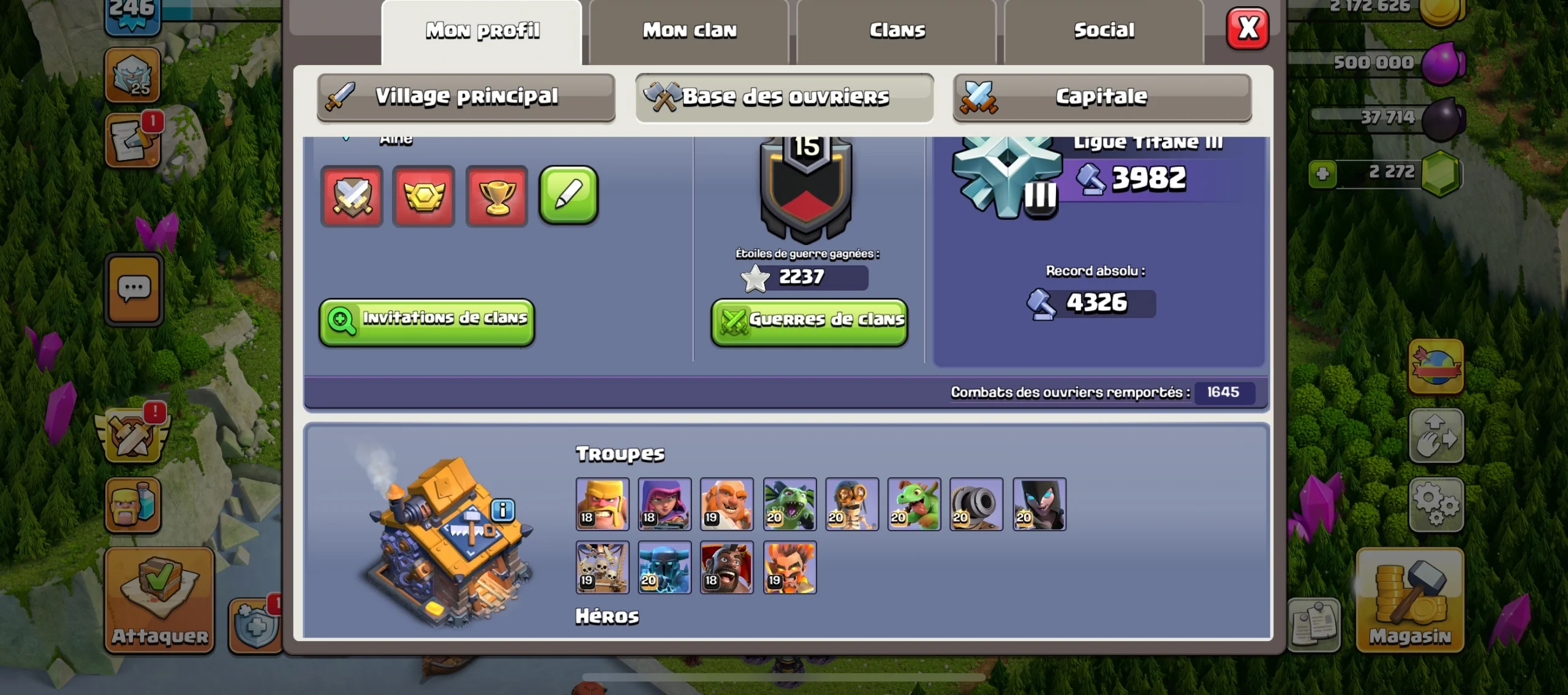Click the red trophy badge
The height and width of the screenshot is (695, 1568).
pos(496,197)
